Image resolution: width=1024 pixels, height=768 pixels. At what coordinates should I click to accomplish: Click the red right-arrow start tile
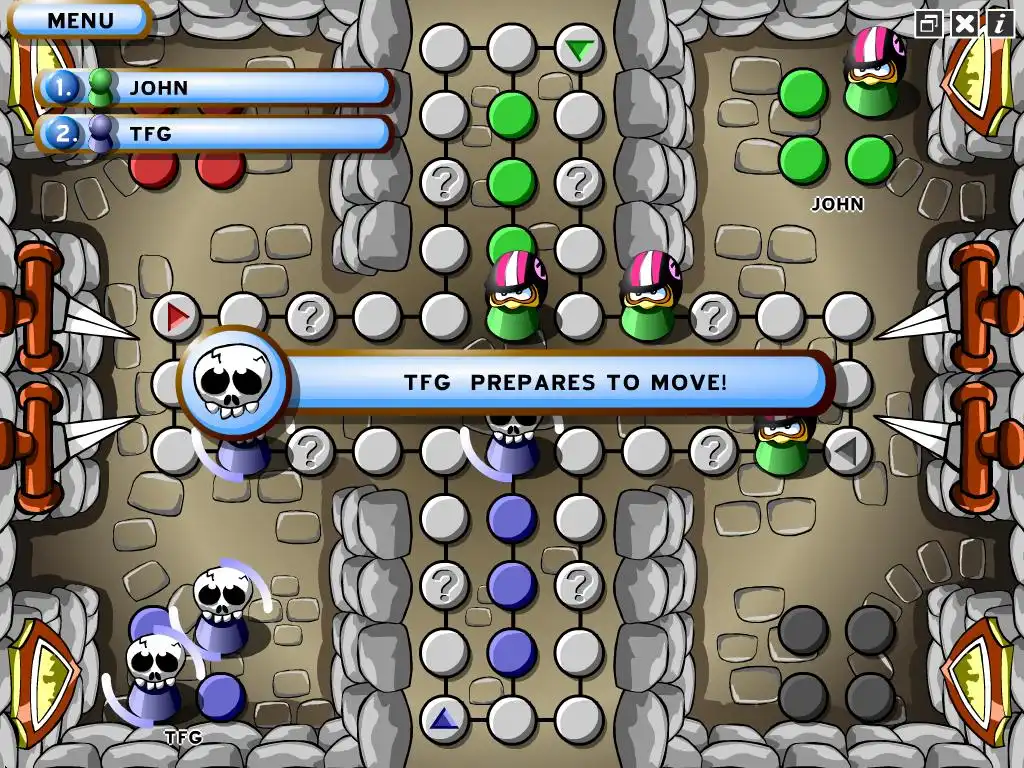pyautogui.click(x=177, y=318)
